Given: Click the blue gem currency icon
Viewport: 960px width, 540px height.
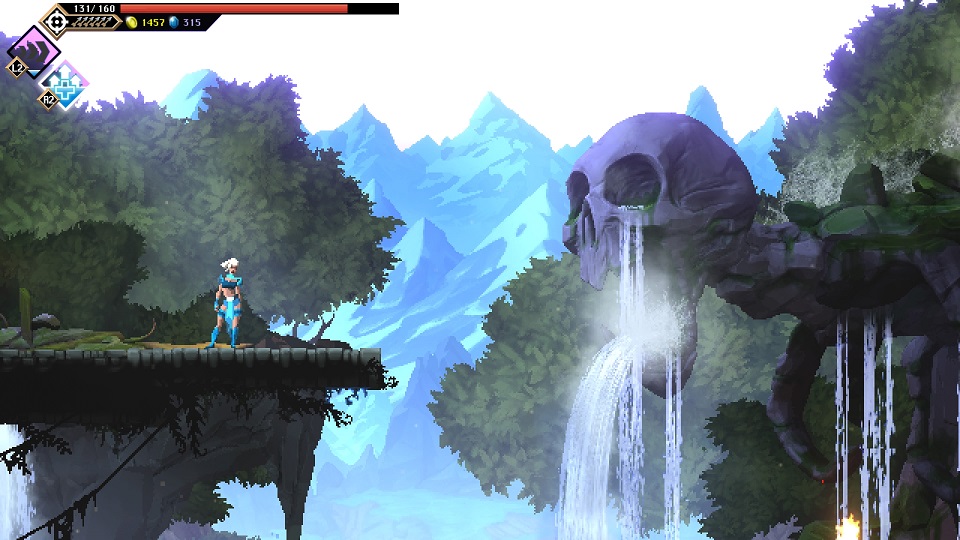Looking at the screenshot, I should (x=173, y=22).
